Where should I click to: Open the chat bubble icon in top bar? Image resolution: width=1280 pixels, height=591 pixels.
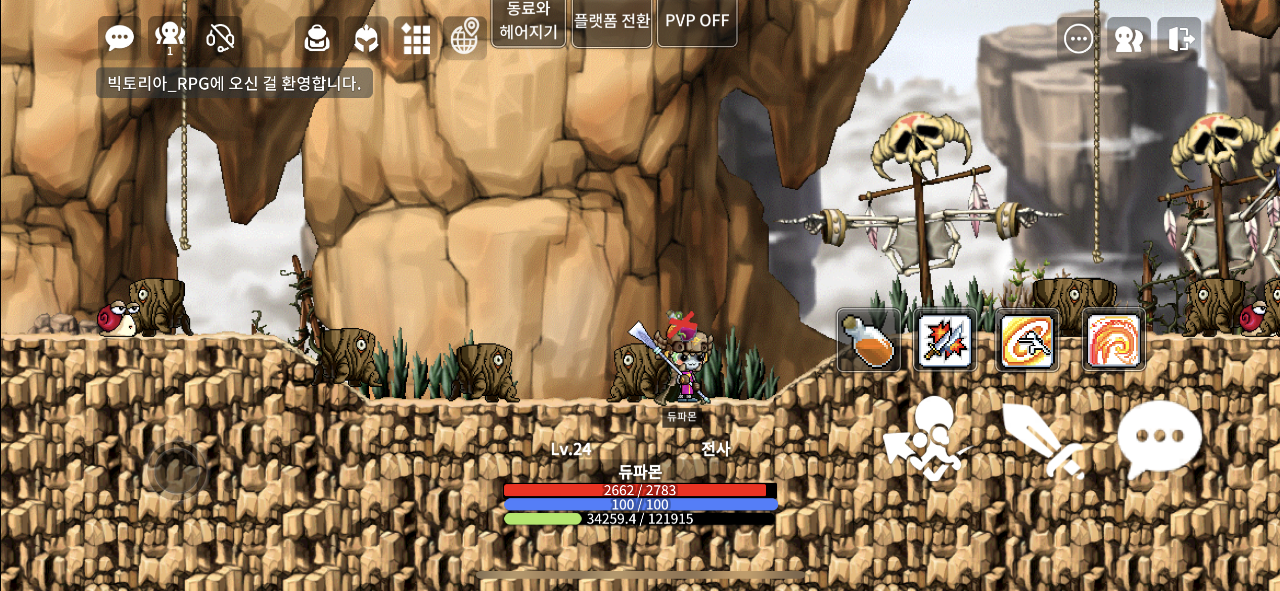tap(120, 38)
